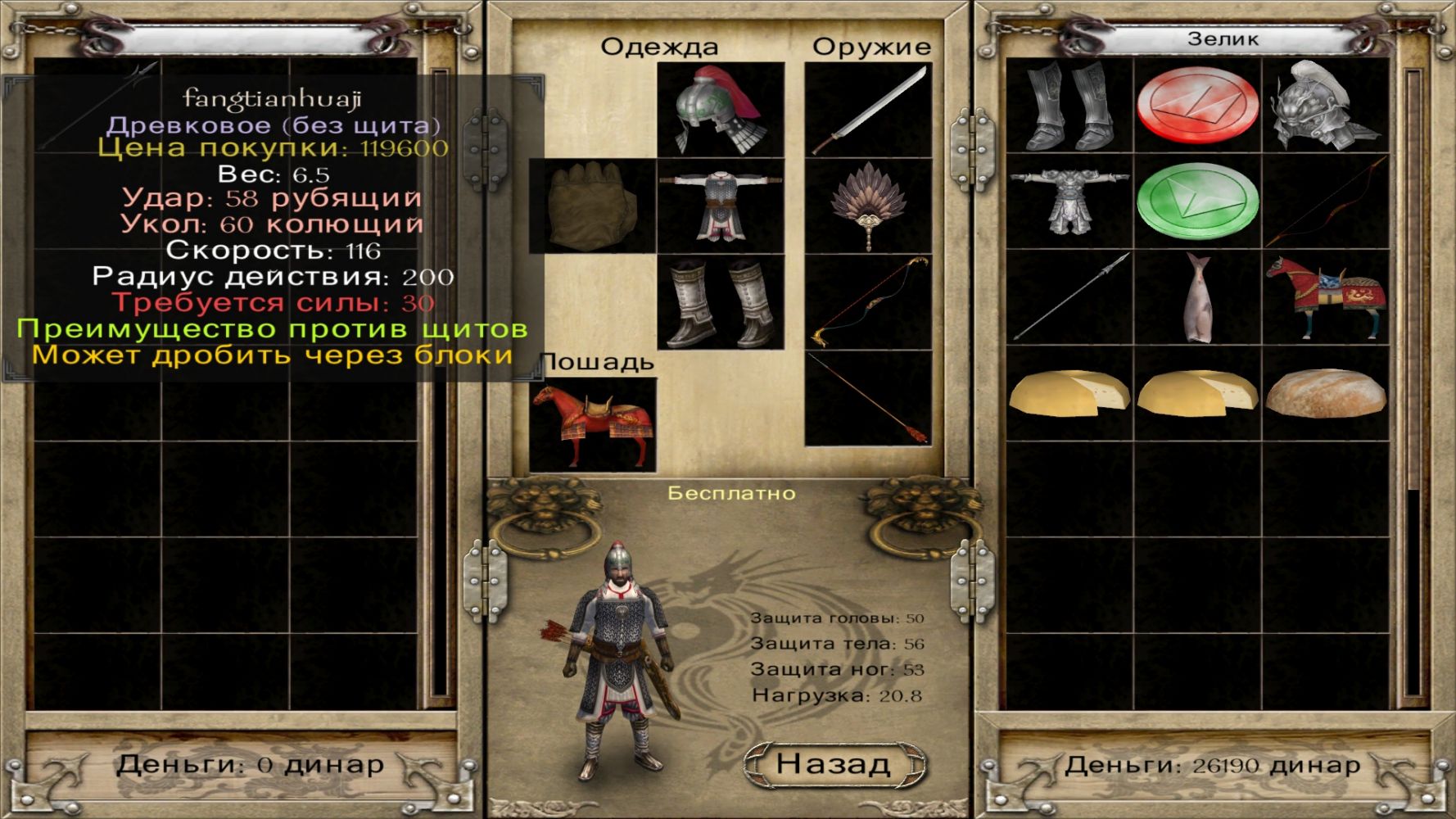Select the fish food item
This screenshot has width=1456, height=819.
tap(1196, 297)
